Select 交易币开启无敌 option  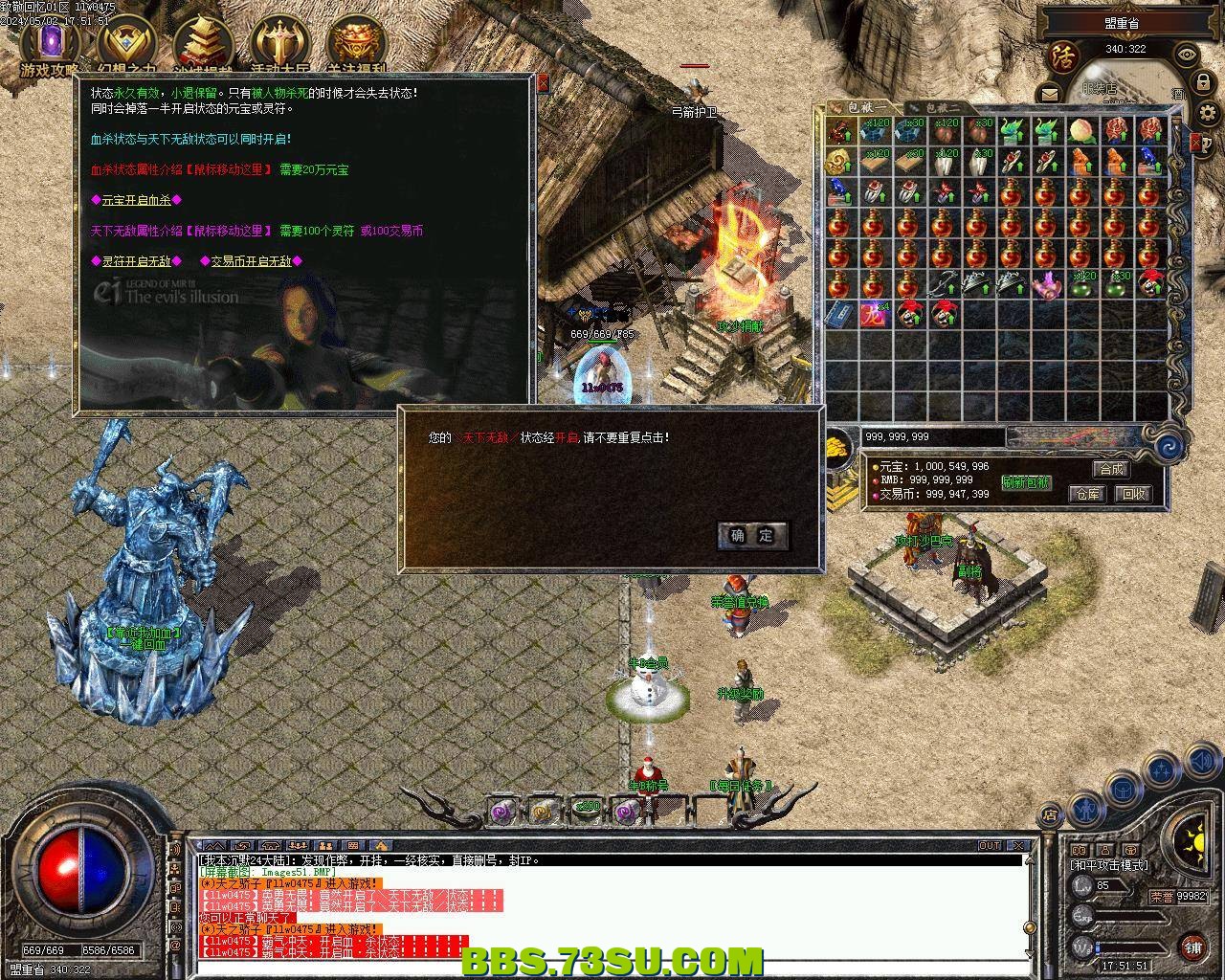point(251,261)
